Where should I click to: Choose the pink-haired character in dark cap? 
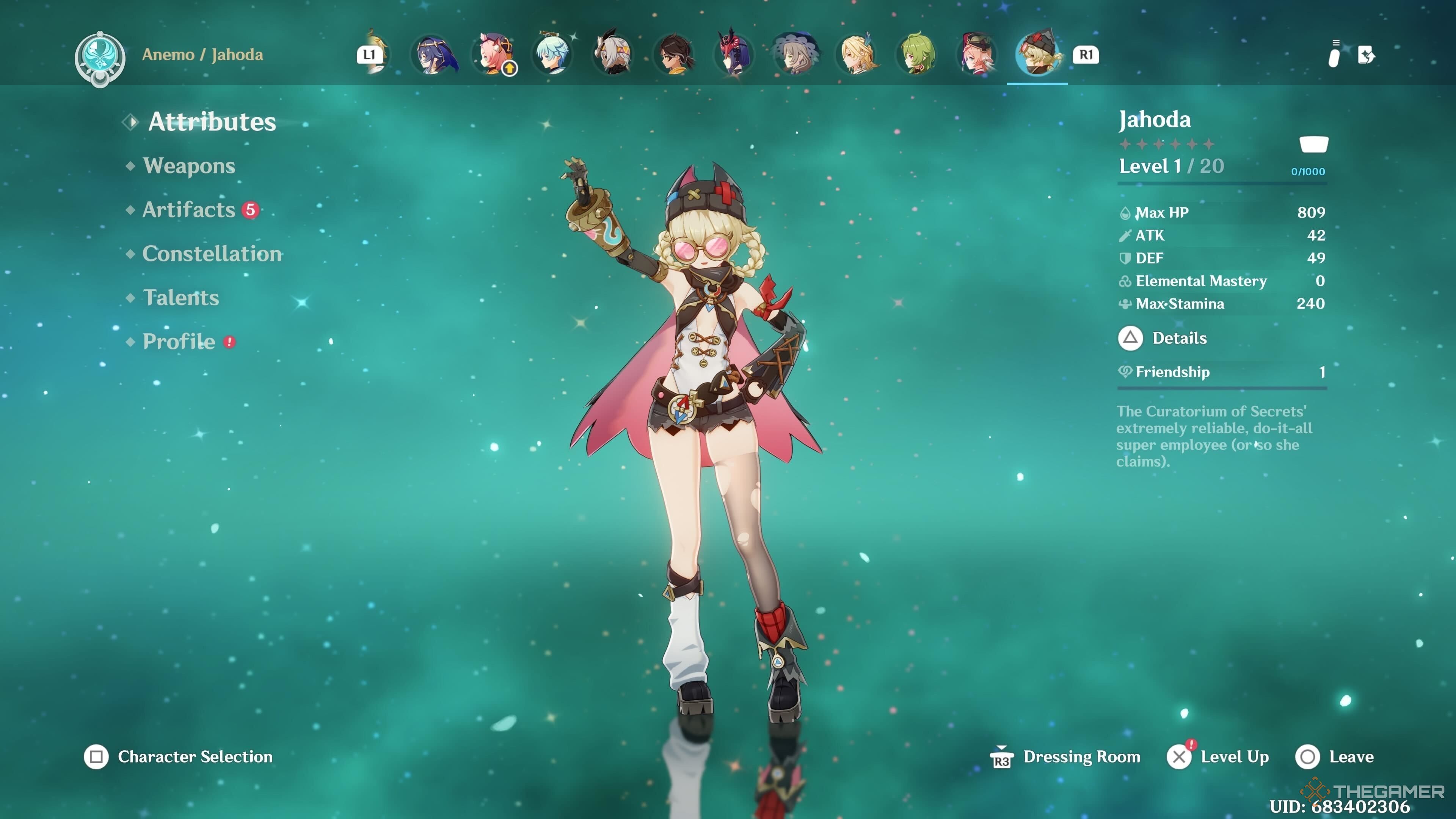pos(978,55)
